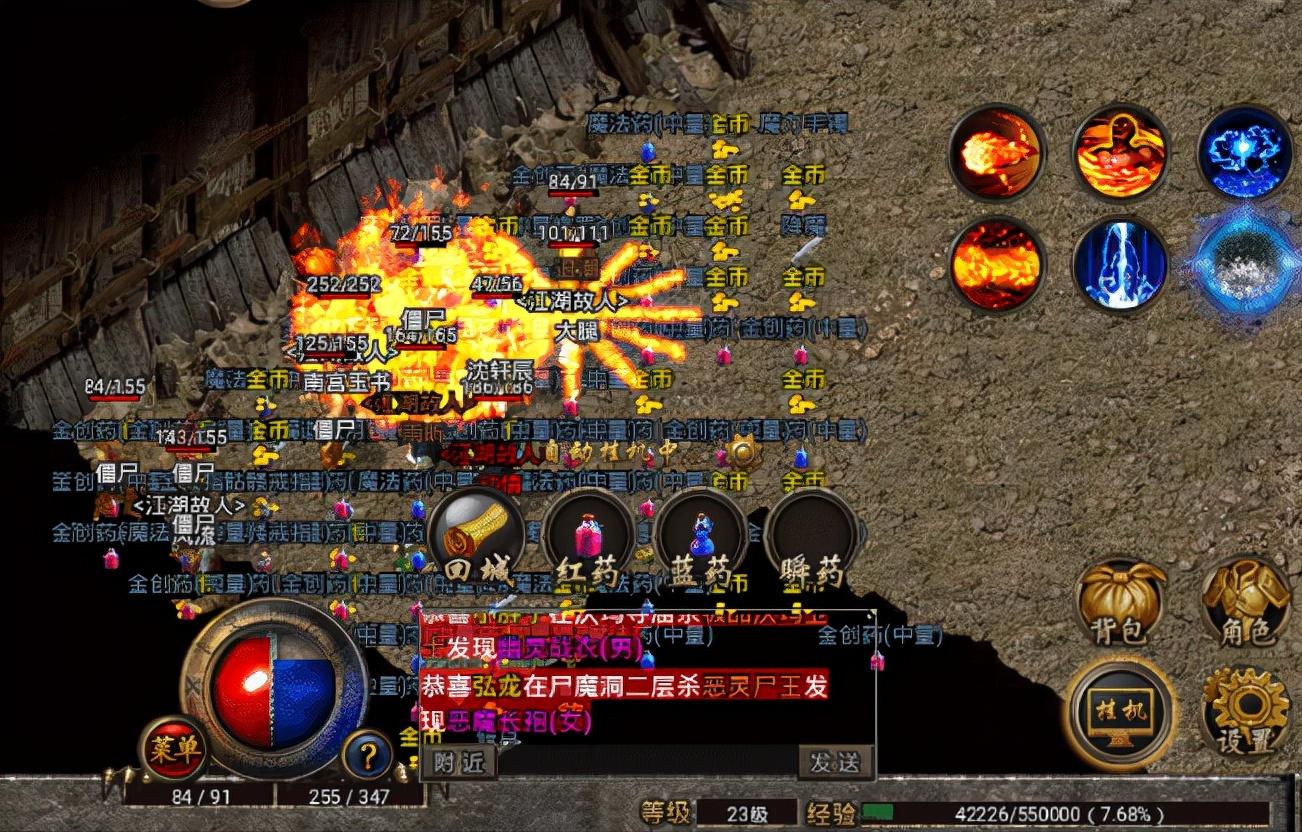Cast the fire wall flames skill
The image size is (1302, 832).
(996, 266)
